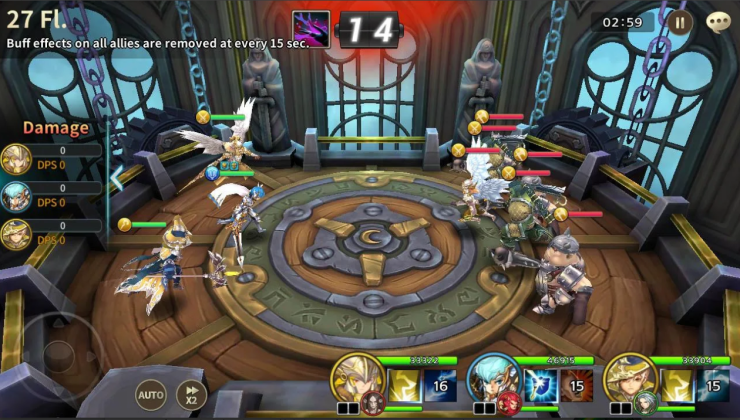This screenshot has height=420, width=740.
Task: Tap the red-haired sub-hero portrait
Action: point(510,403)
